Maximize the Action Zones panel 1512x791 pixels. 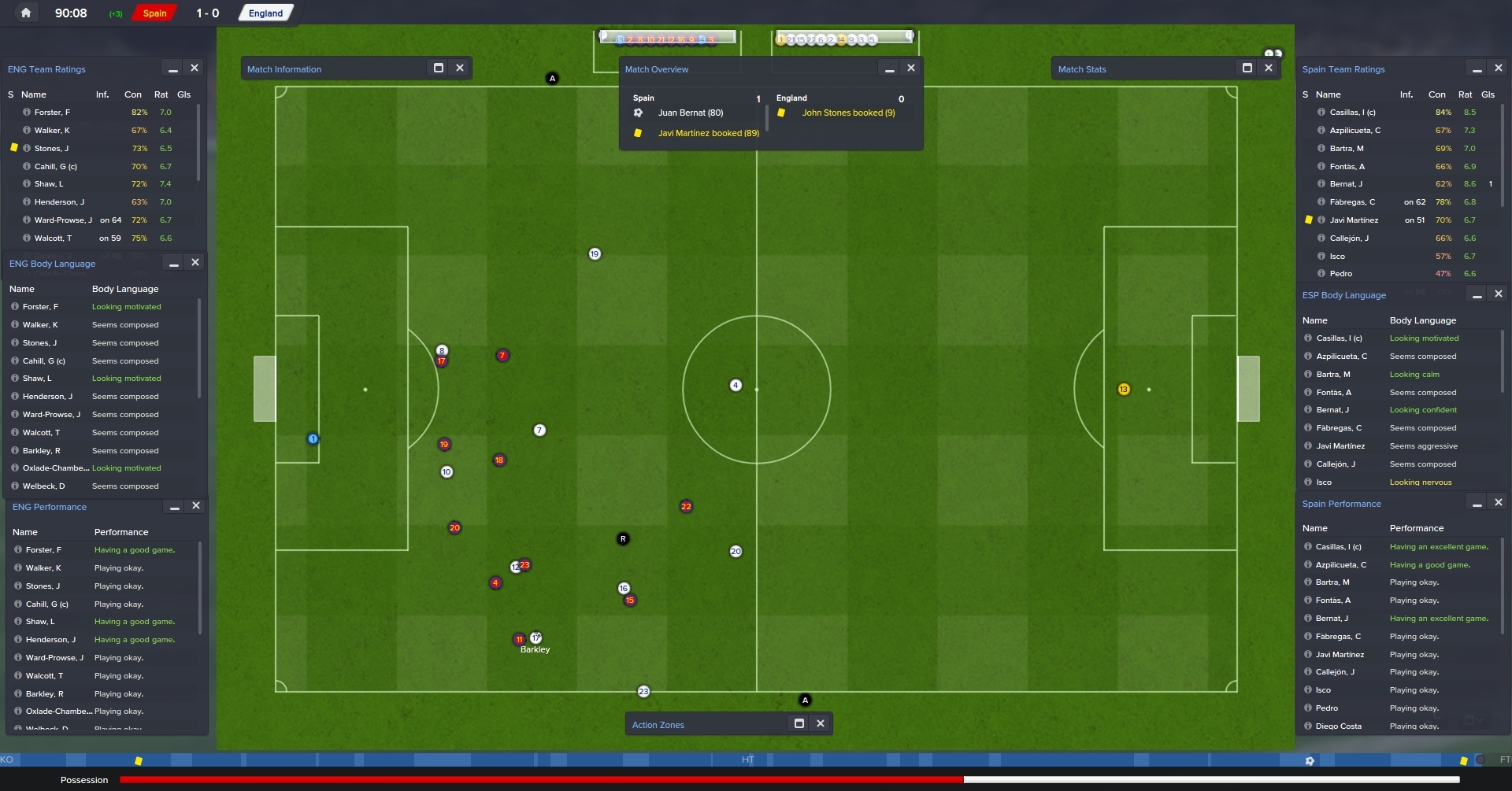tap(799, 724)
